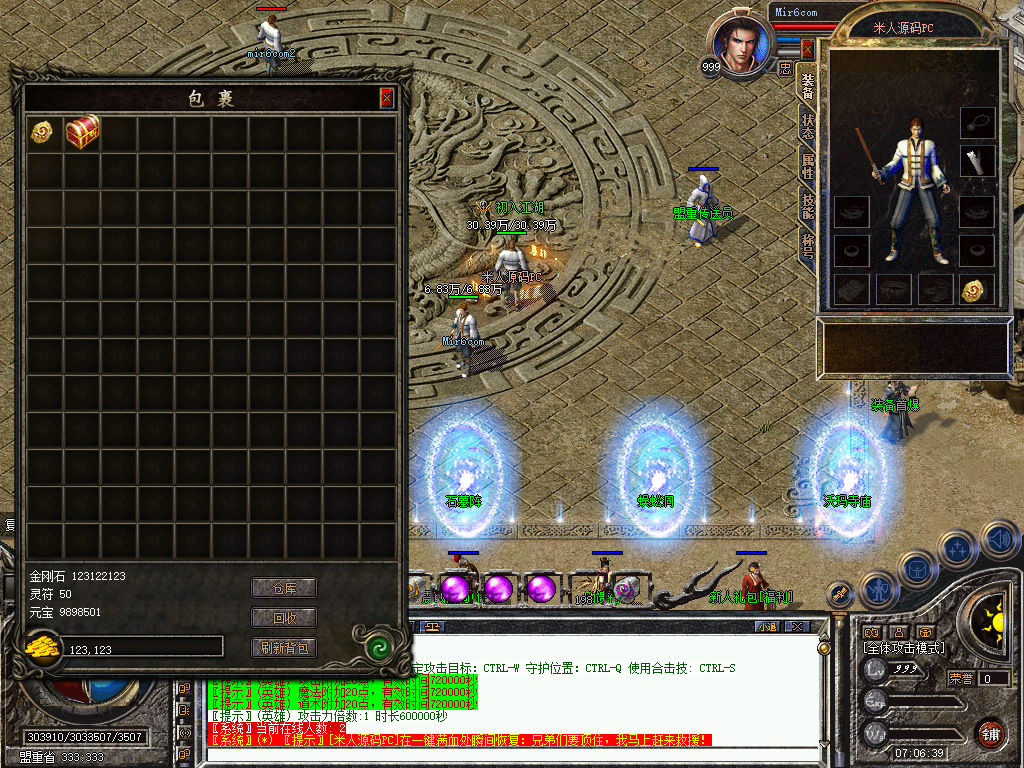
Task: Show the 技能 skills tab
Action: tap(808, 206)
